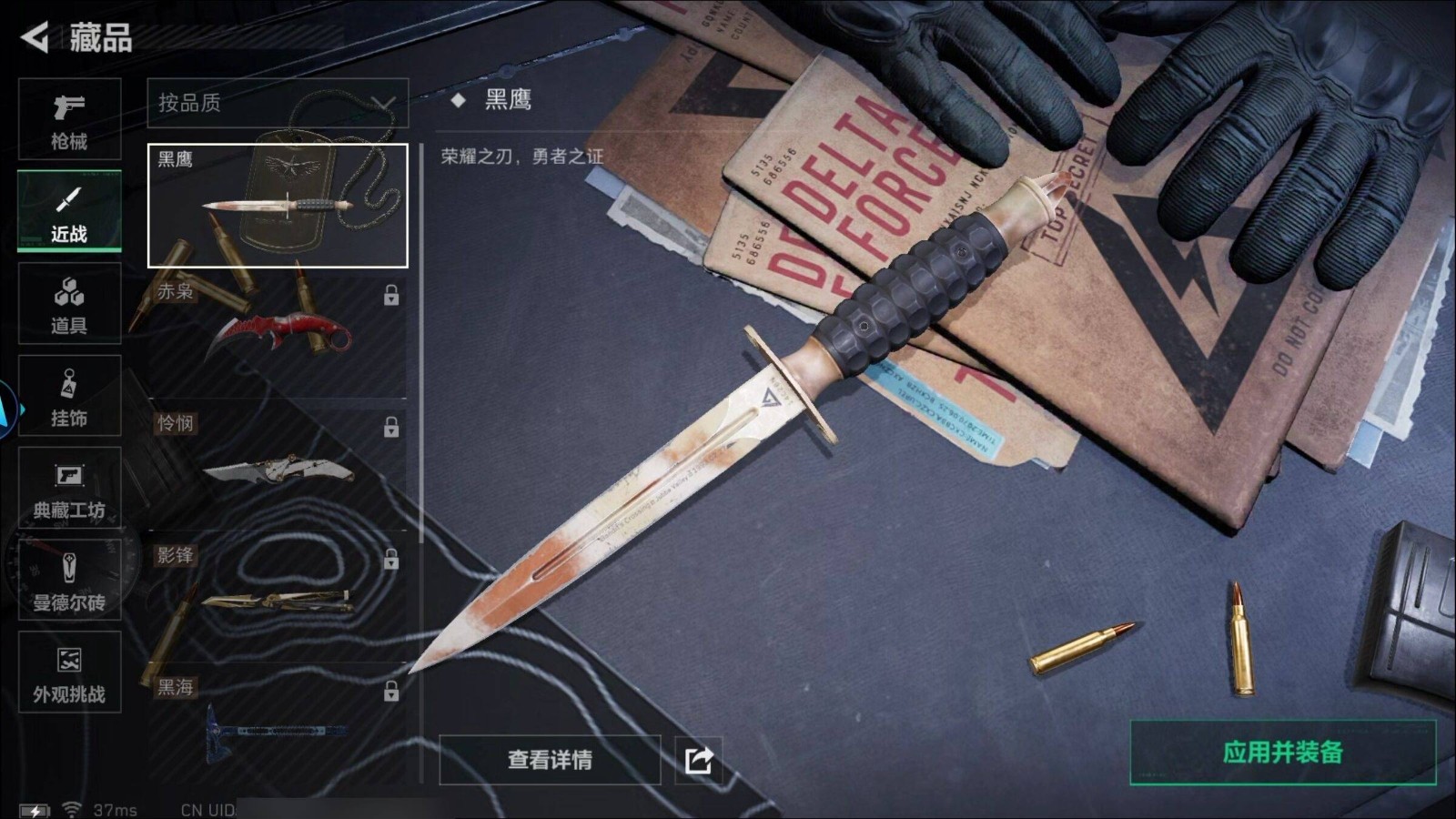Open the 按品质 sort dropdown
This screenshot has width=1456, height=819.
(278, 103)
